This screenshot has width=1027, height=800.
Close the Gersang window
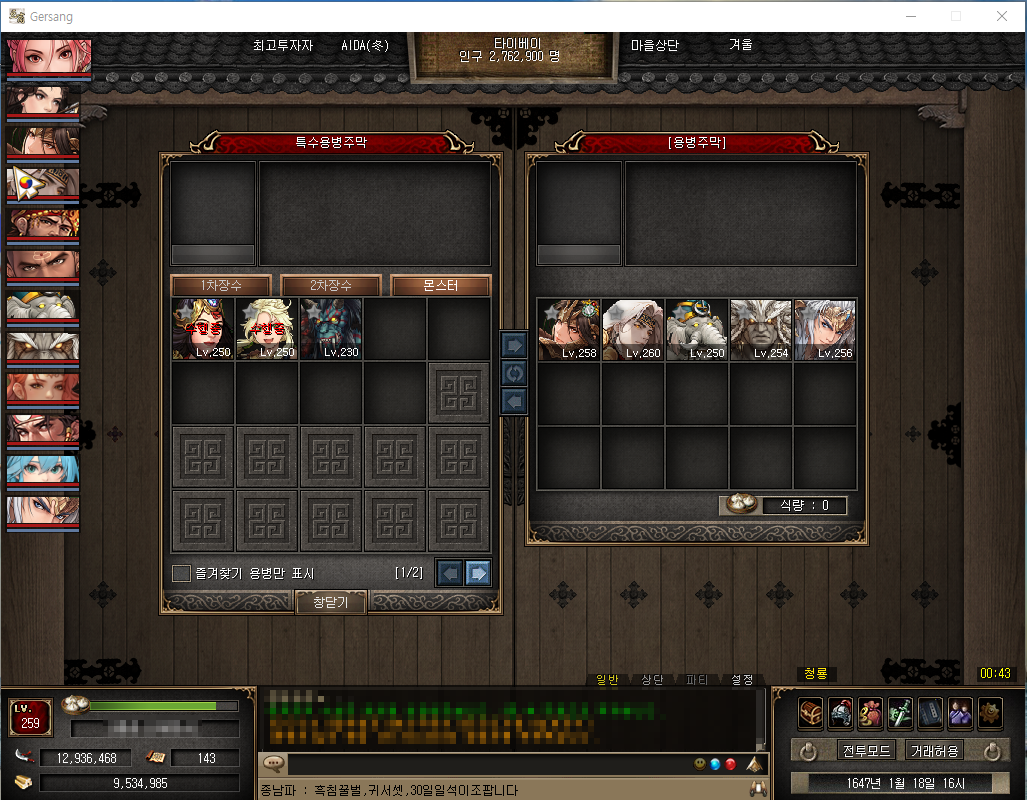(x=1001, y=16)
